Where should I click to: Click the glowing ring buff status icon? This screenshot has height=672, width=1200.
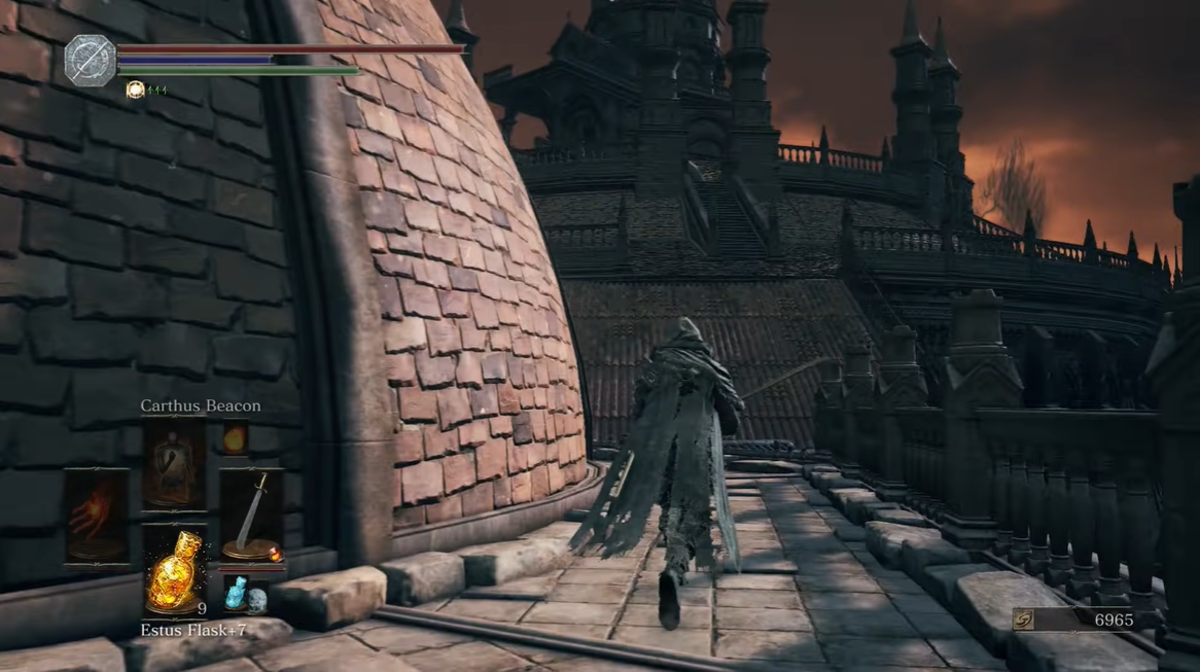136,90
